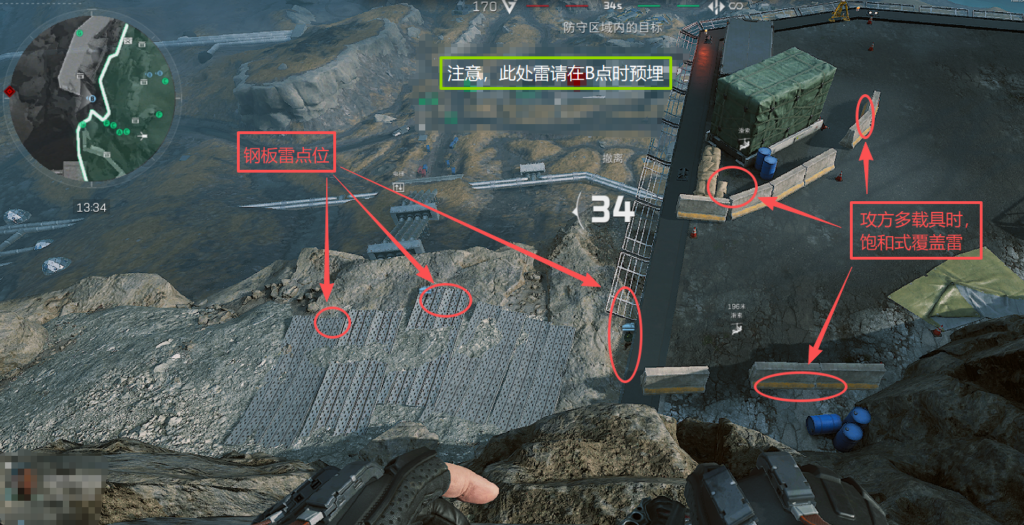Click the red diamond marker on minimap edge

[x=10, y=92]
